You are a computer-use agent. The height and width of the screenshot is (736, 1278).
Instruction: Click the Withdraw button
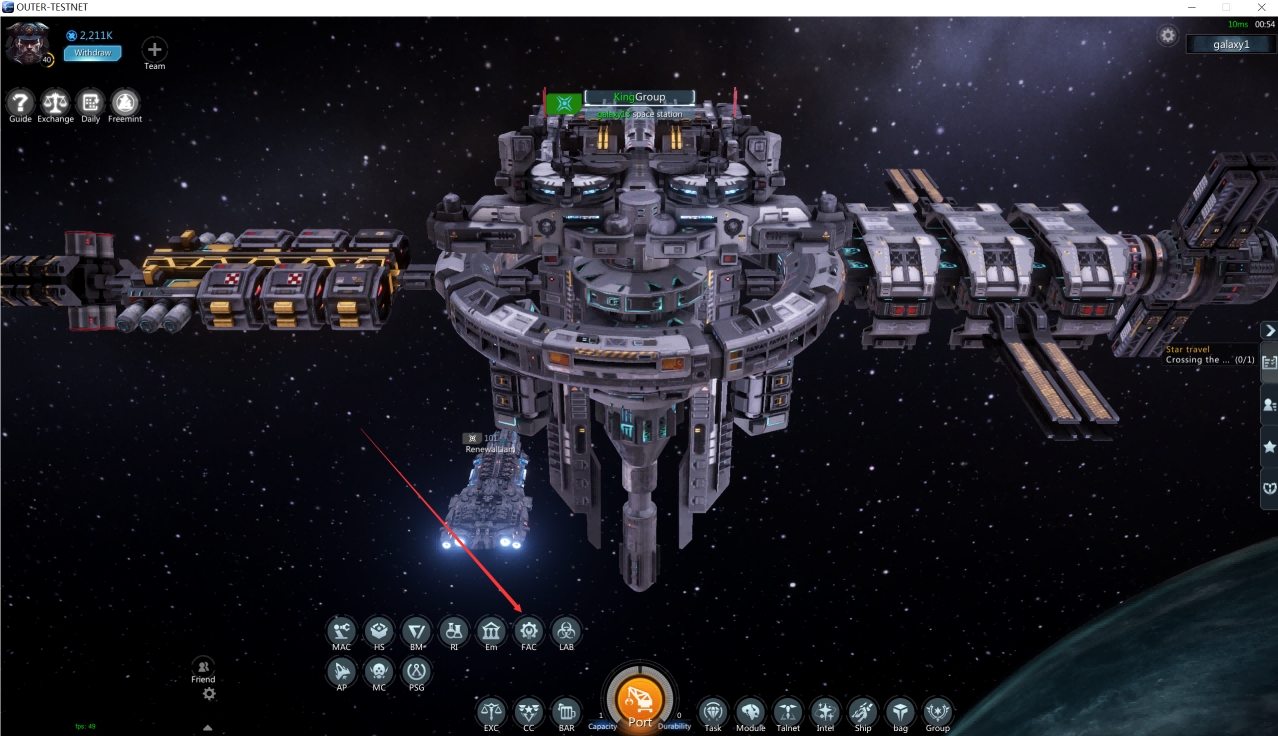click(x=92, y=53)
